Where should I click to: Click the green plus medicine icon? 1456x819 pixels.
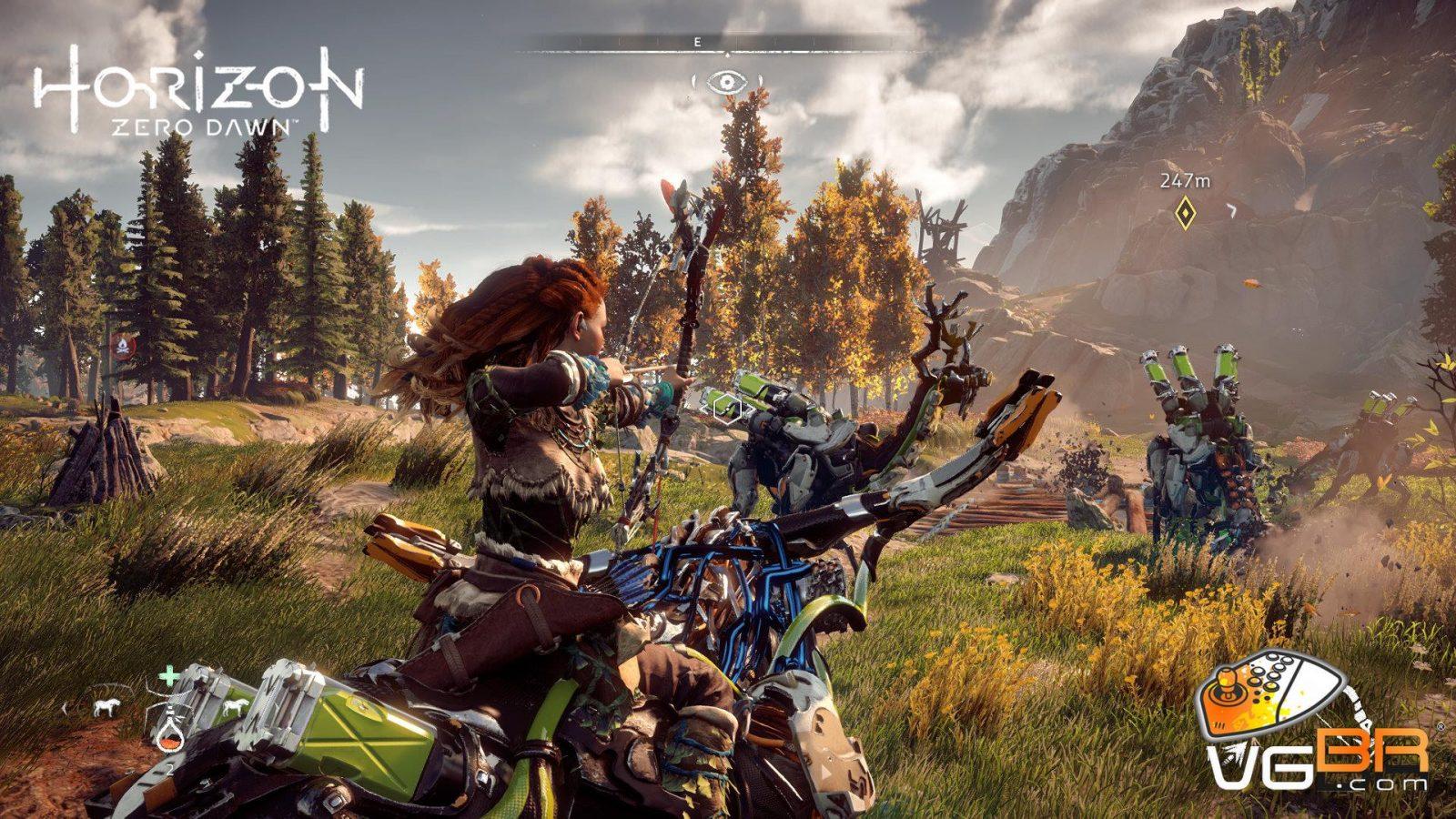pyautogui.click(x=168, y=676)
